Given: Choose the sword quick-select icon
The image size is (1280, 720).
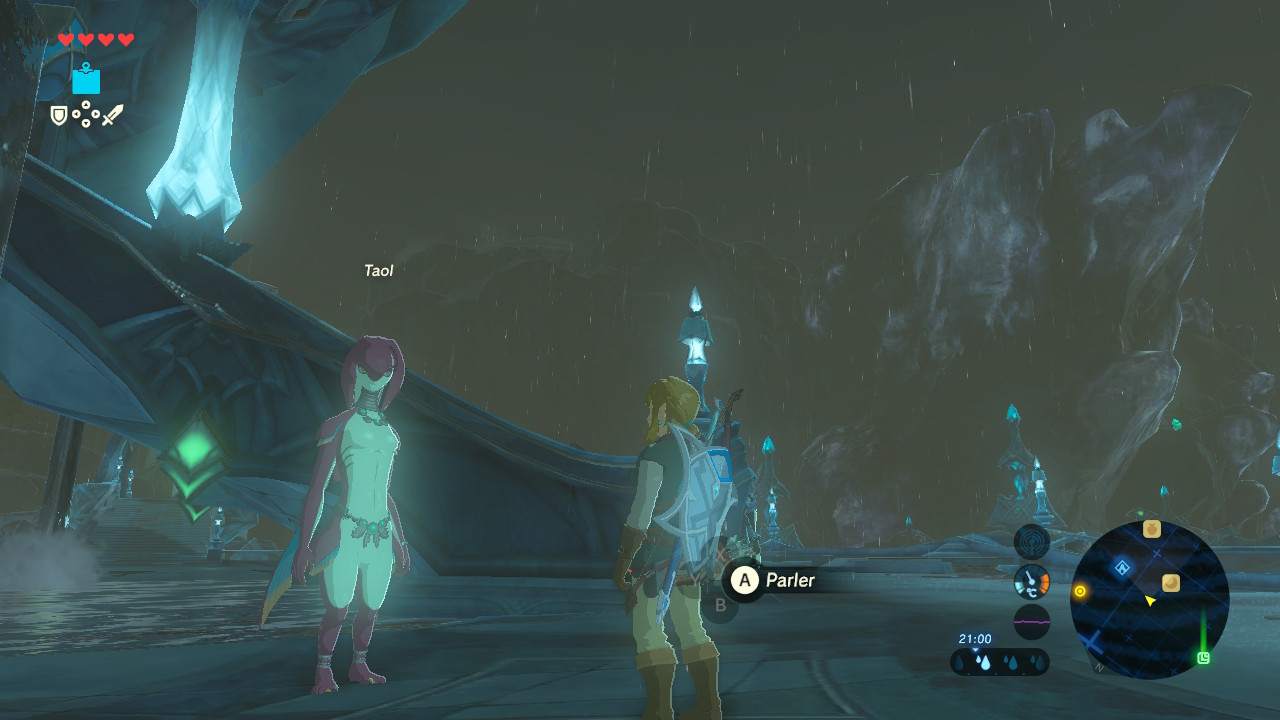Looking at the screenshot, I should point(112,116).
